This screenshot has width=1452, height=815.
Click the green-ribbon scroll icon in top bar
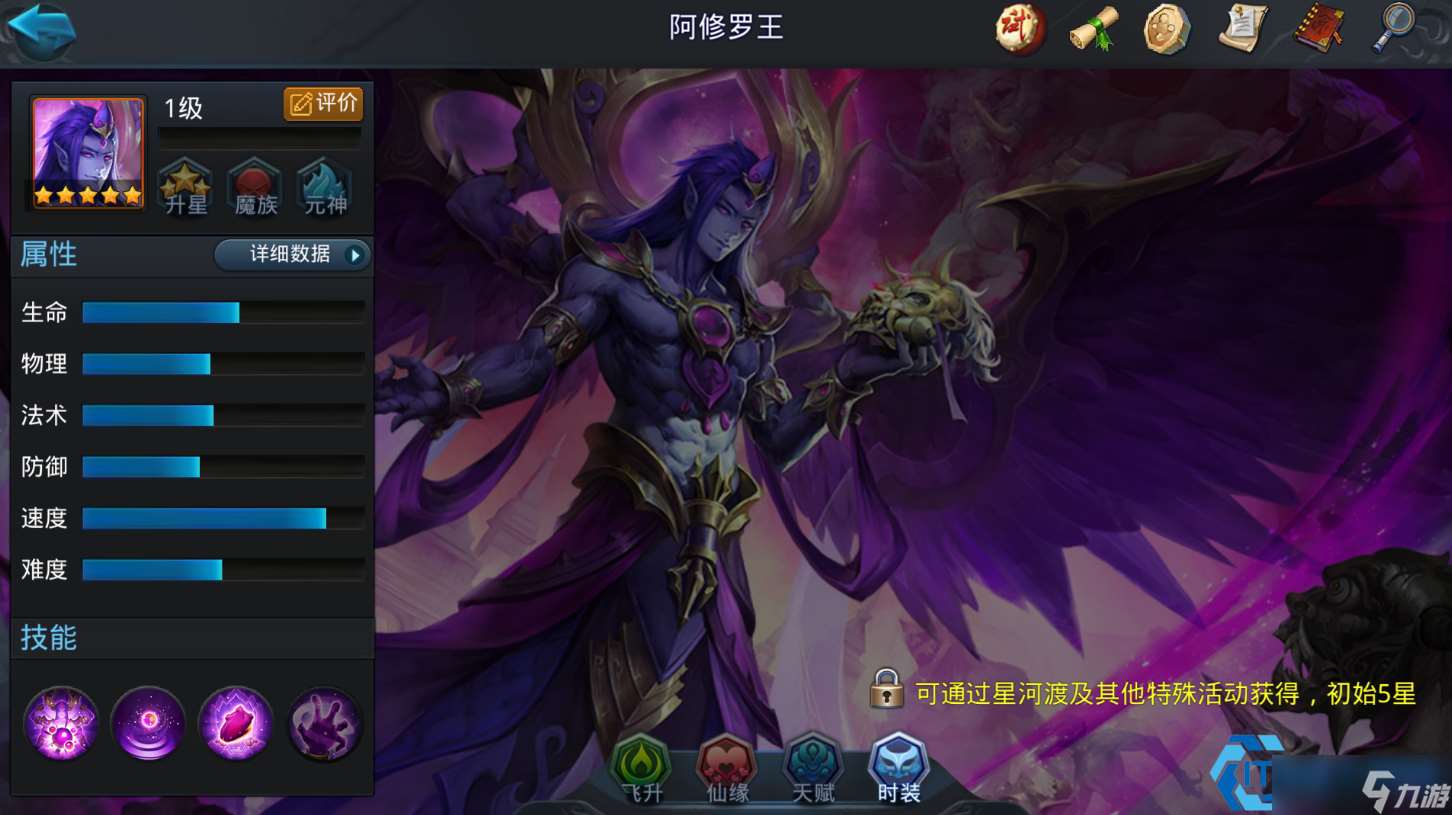(1093, 29)
